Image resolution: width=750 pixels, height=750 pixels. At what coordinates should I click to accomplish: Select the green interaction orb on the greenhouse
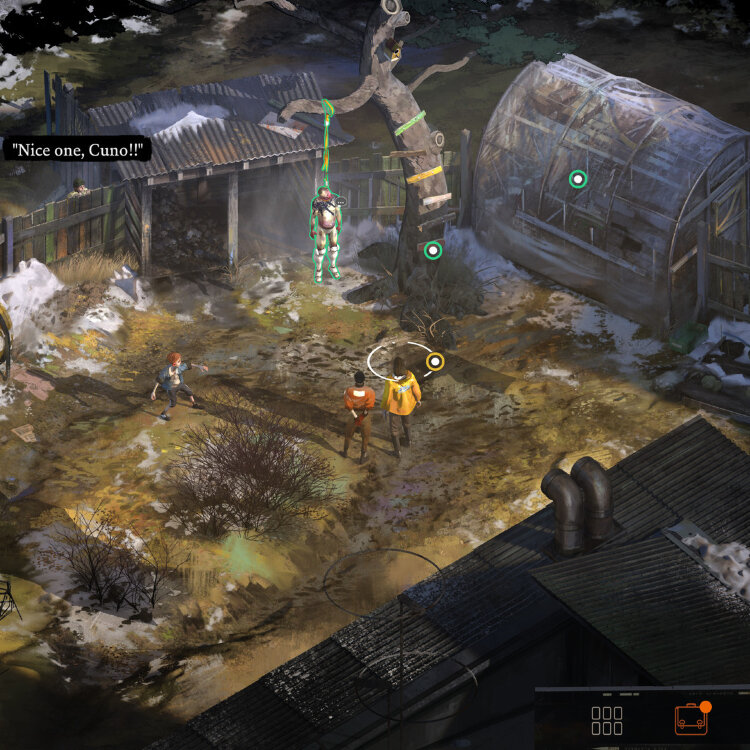pos(577,179)
